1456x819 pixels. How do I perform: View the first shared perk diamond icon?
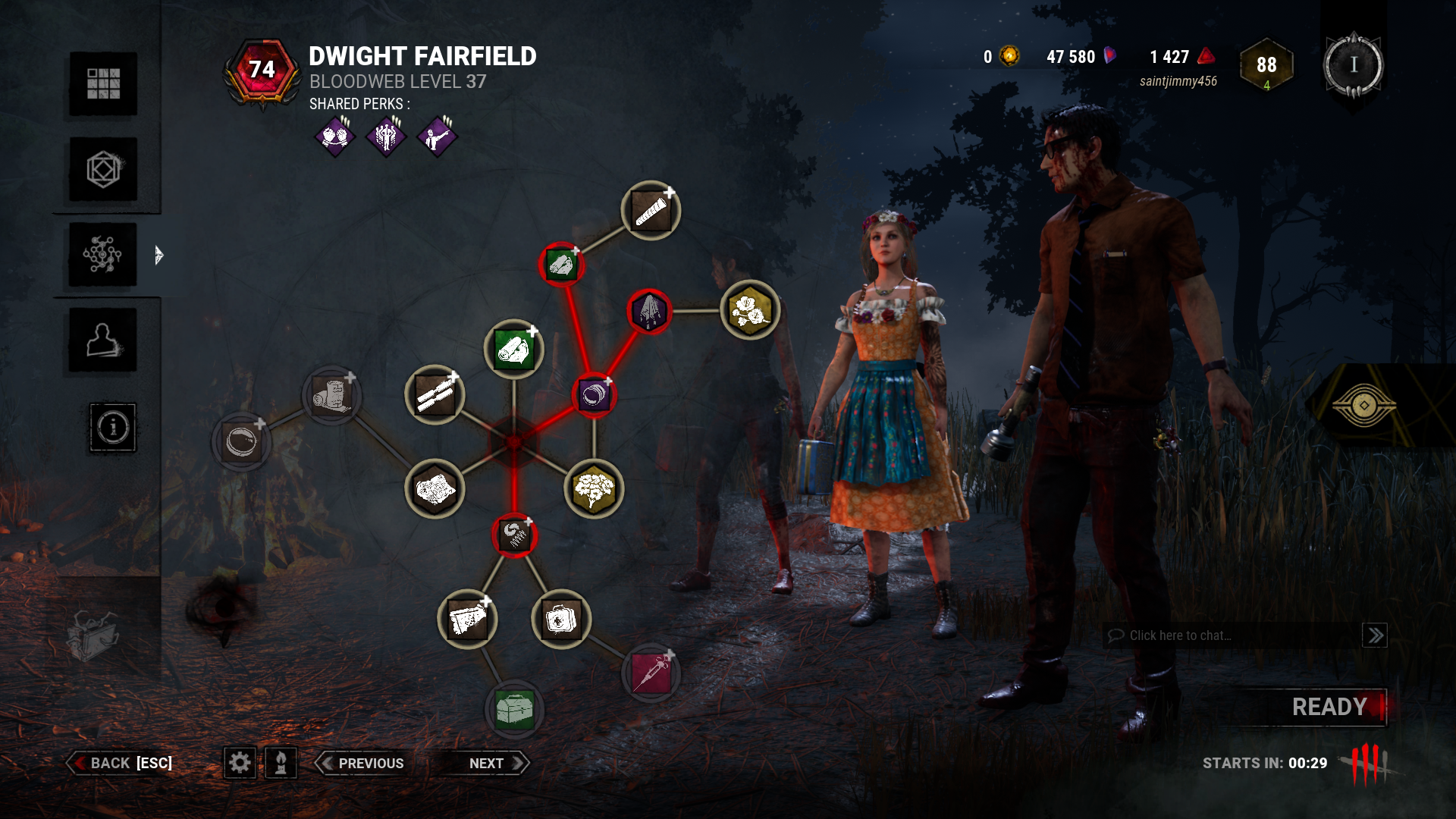[336, 137]
